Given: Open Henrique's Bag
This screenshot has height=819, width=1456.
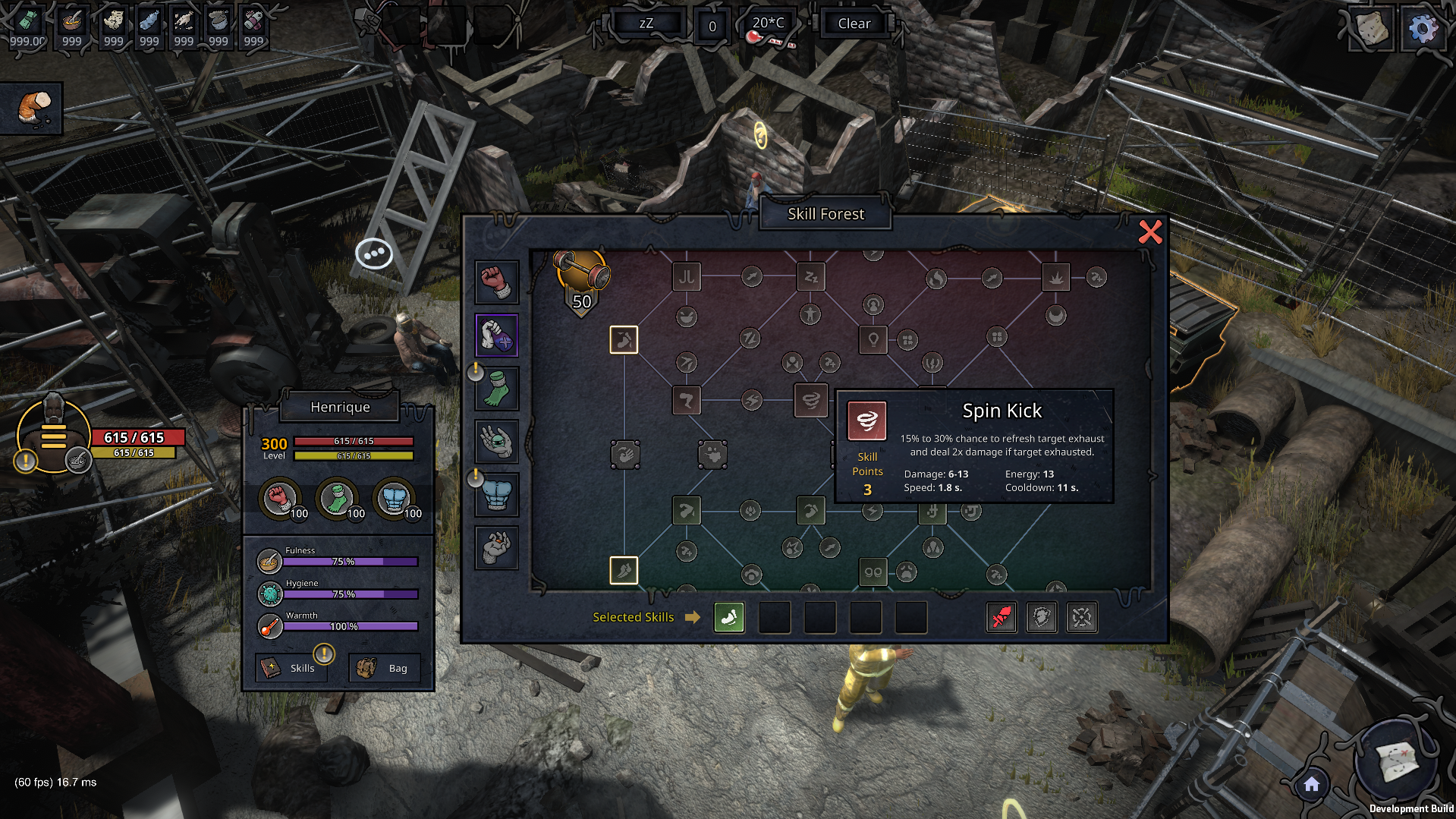Looking at the screenshot, I should [384, 668].
